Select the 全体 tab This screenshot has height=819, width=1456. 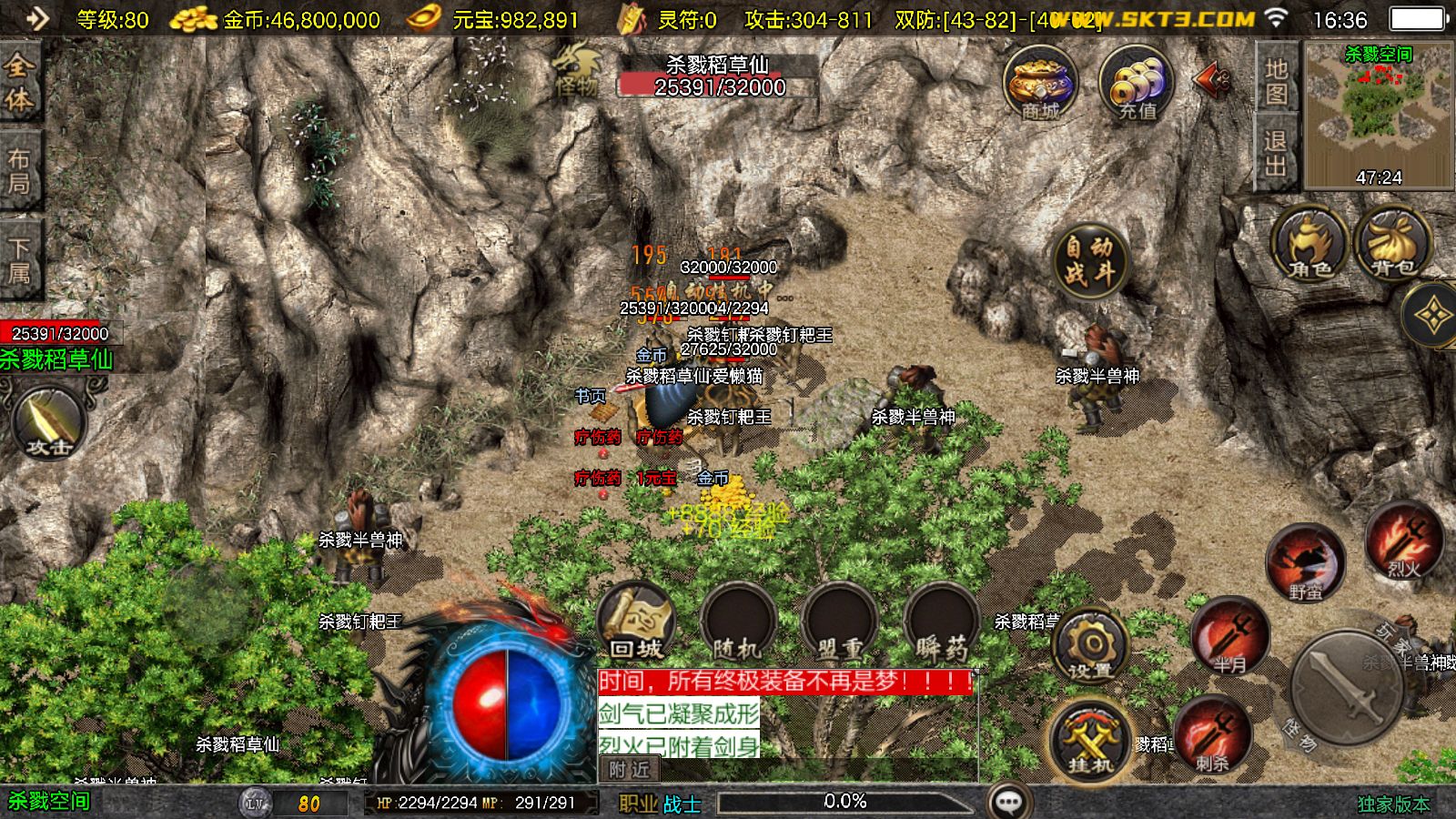pyautogui.click(x=19, y=82)
